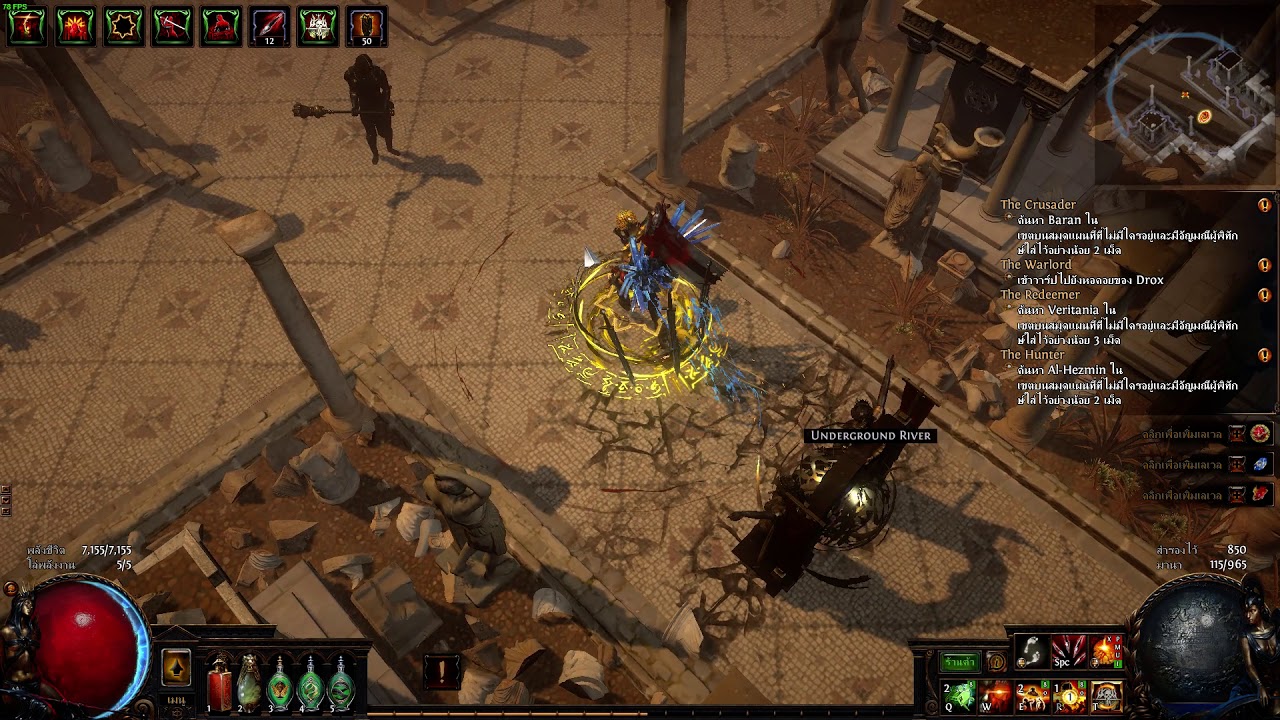This screenshot has width=1280, height=720.
Task: Use the red life flask in slot 1
Action: click(219, 687)
